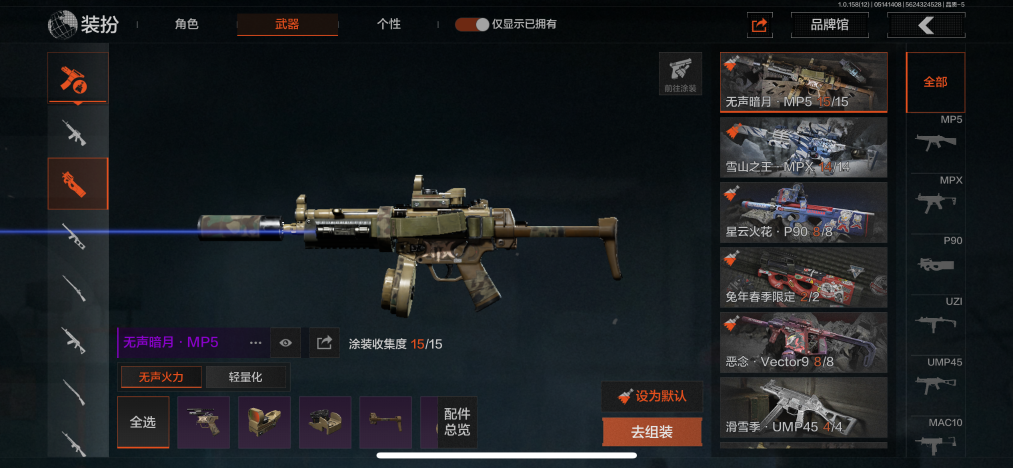Viewport: 1013px width, 468px height.
Task: Switch to the 角色 tab
Action: pyautogui.click(x=186, y=24)
